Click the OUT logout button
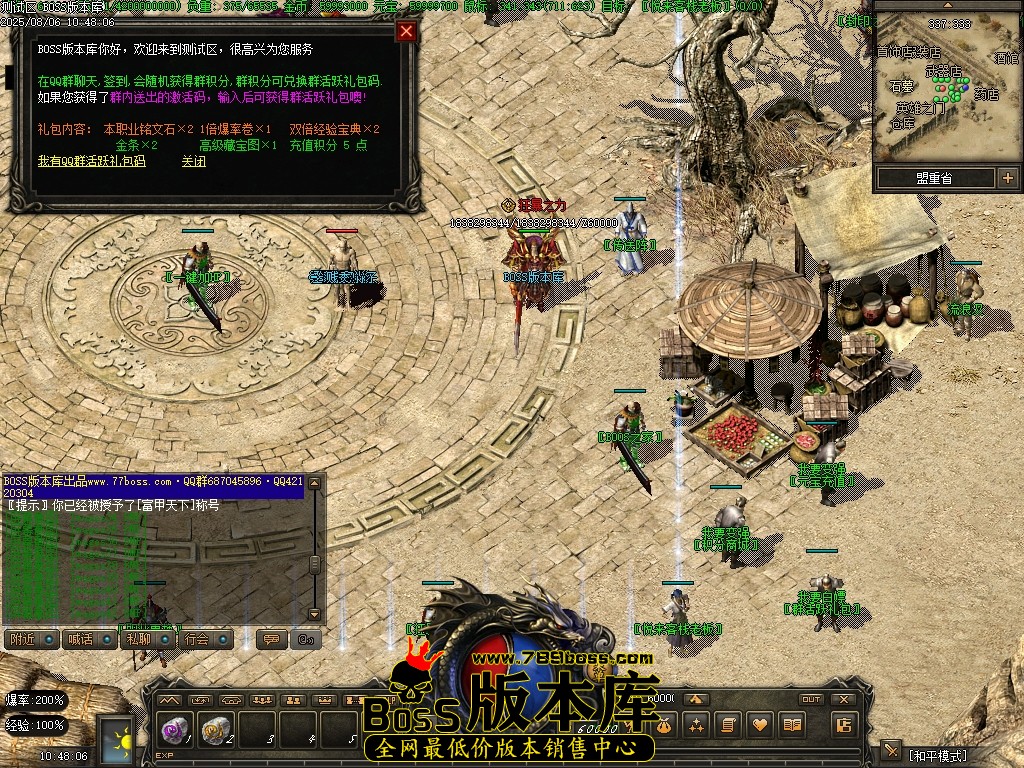Screen dimensions: 1024x768 pyautogui.click(x=811, y=699)
